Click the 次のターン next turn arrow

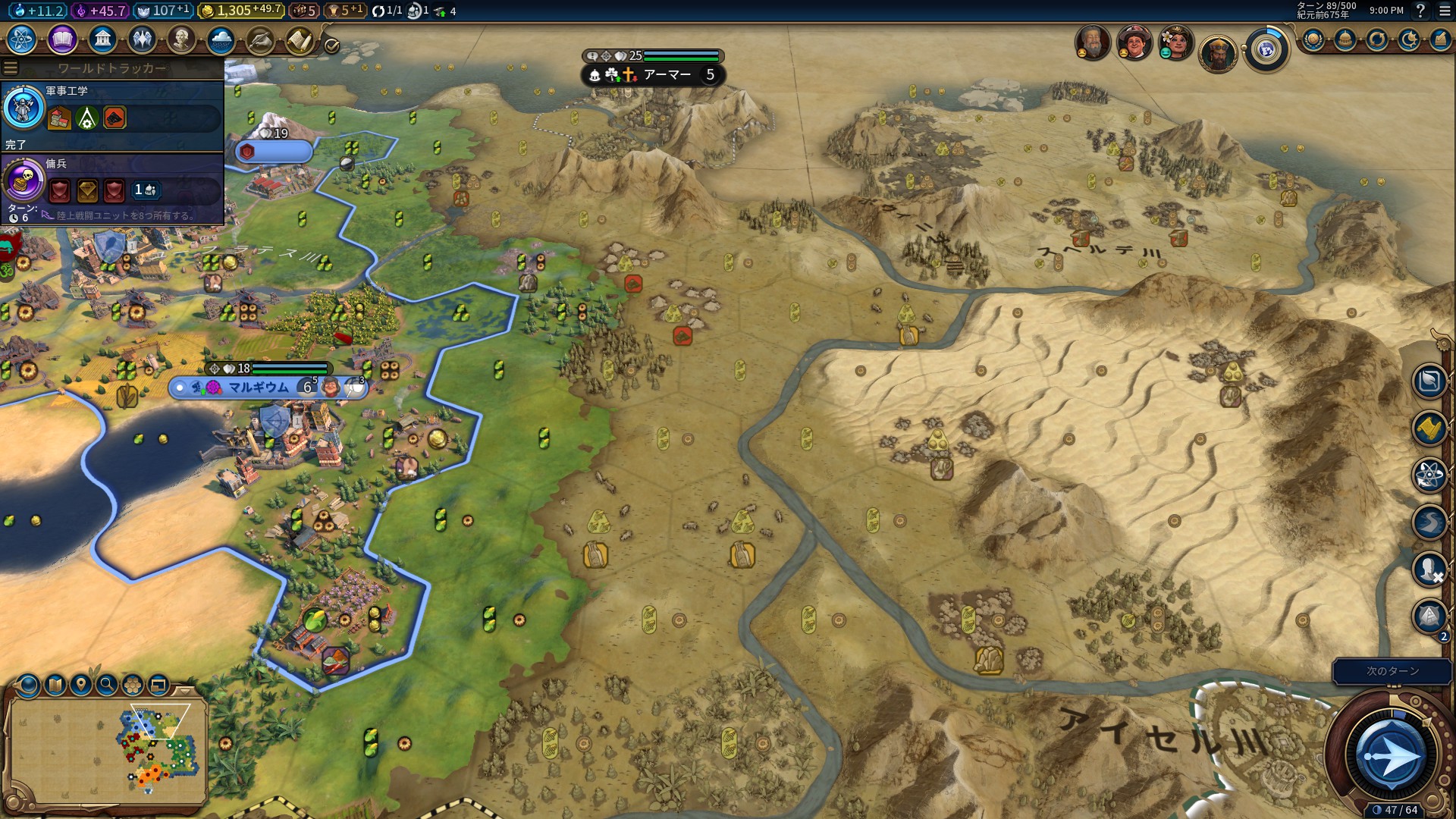(x=1390, y=756)
